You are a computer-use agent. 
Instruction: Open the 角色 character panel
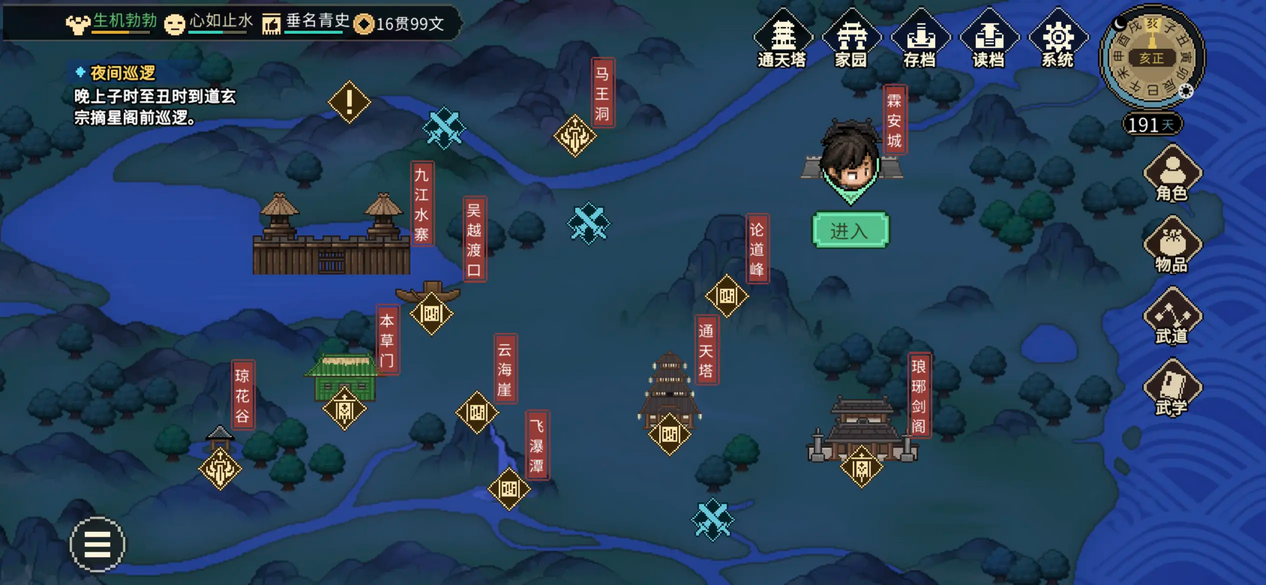pyautogui.click(x=1172, y=173)
